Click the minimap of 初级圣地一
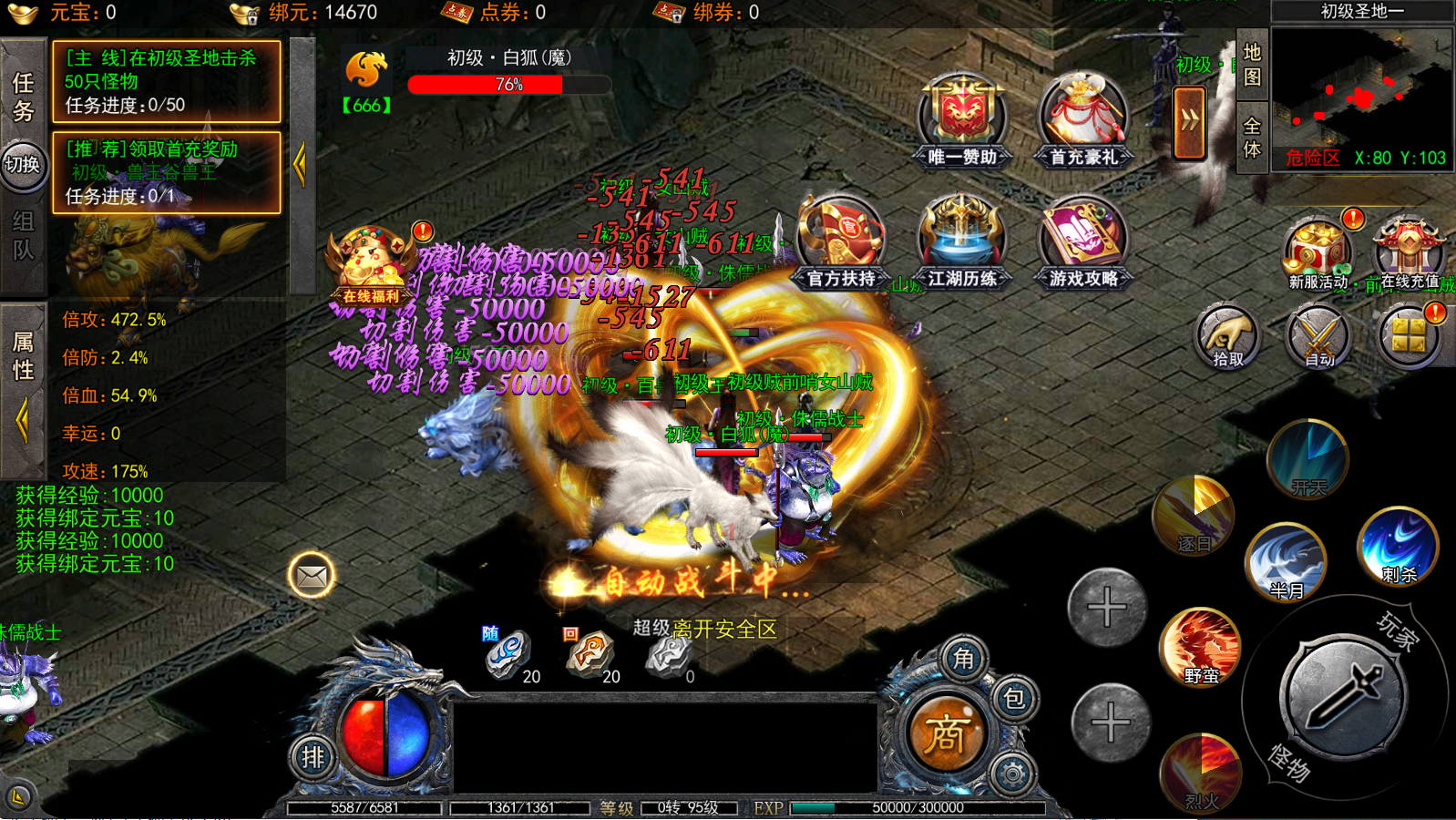The width and height of the screenshot is (1456, 820). click(x=1361, y=98)
